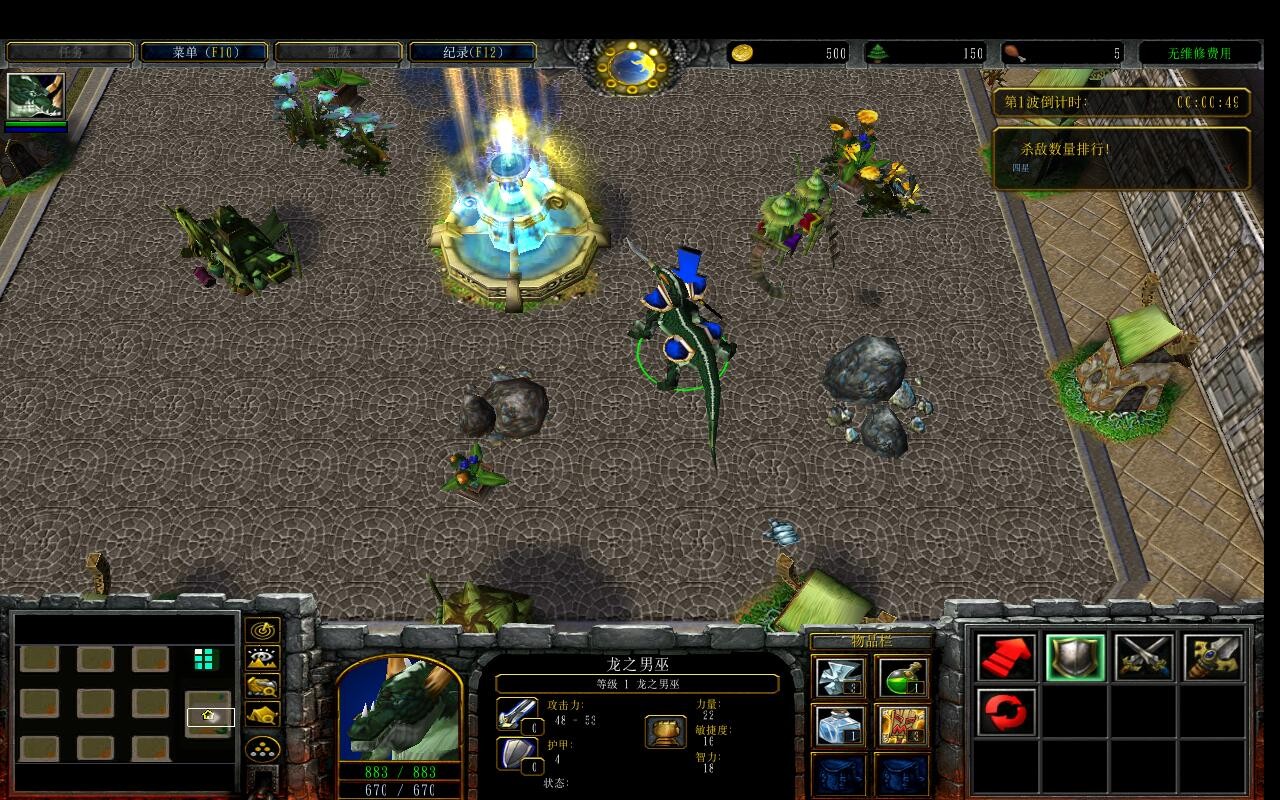Select the red arrow move command
1280x800 pixels.
[1006, 658]
